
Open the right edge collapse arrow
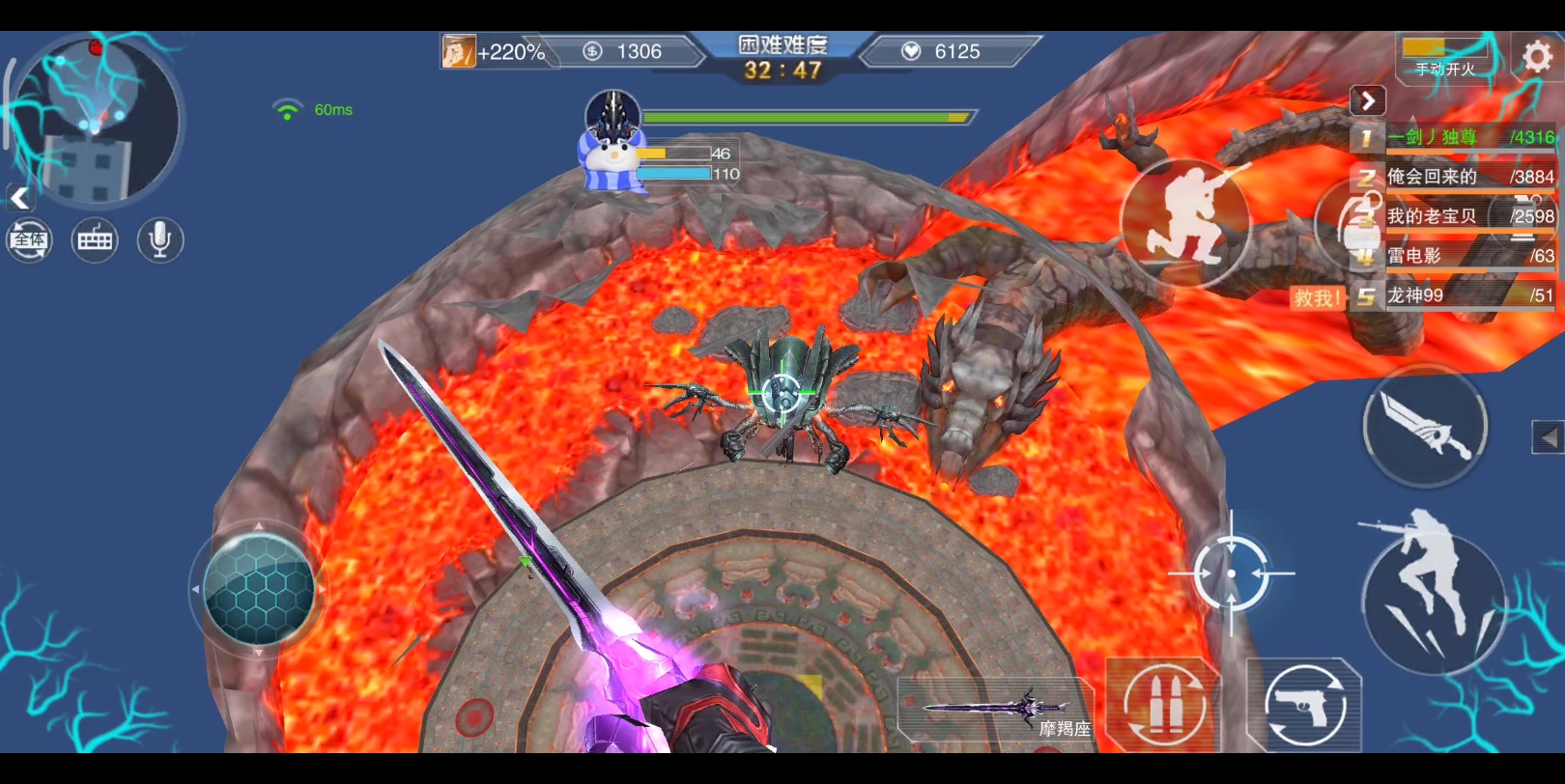click(x=1548, y=437)
